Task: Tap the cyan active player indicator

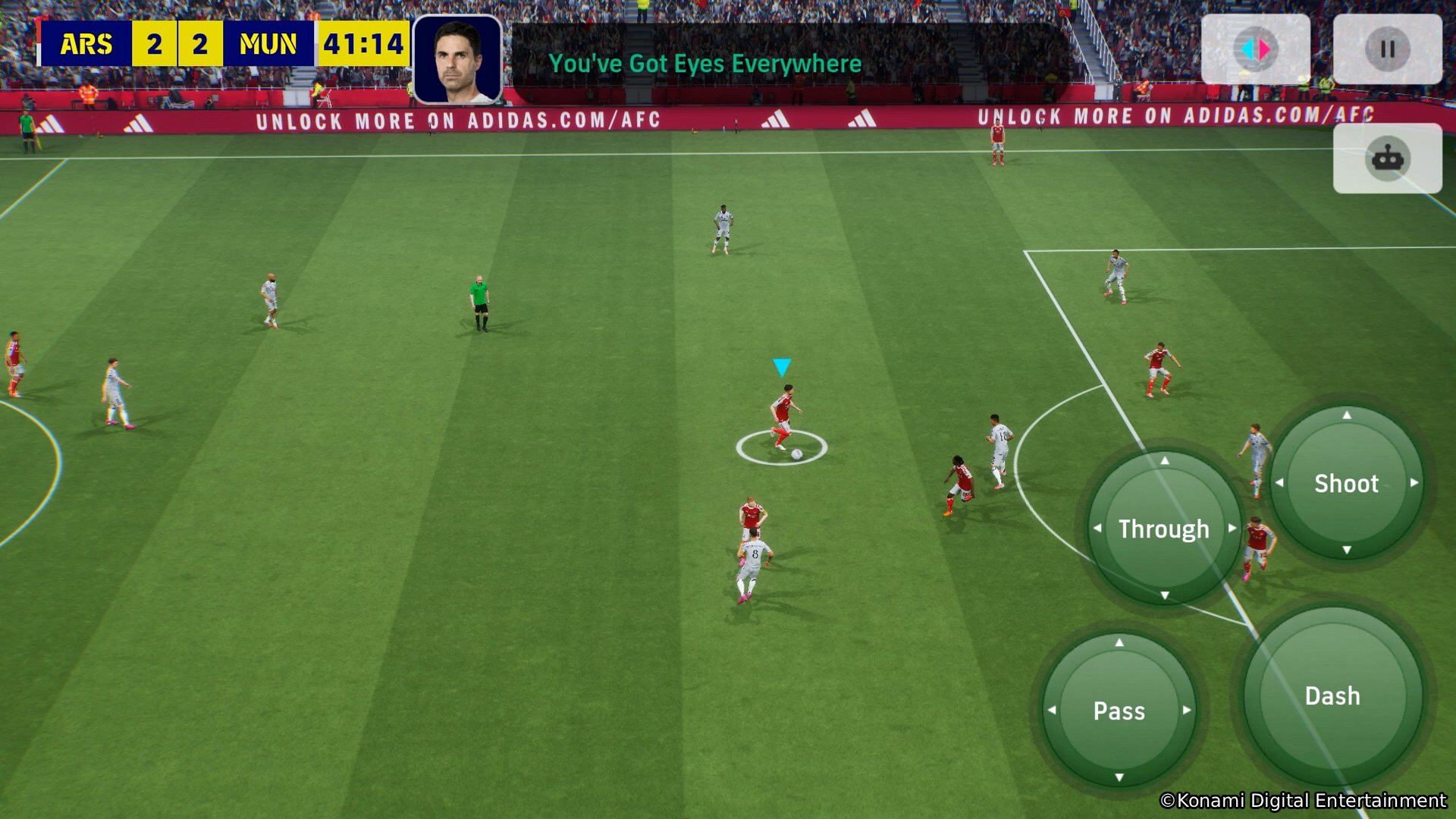Action: point(781,366)
